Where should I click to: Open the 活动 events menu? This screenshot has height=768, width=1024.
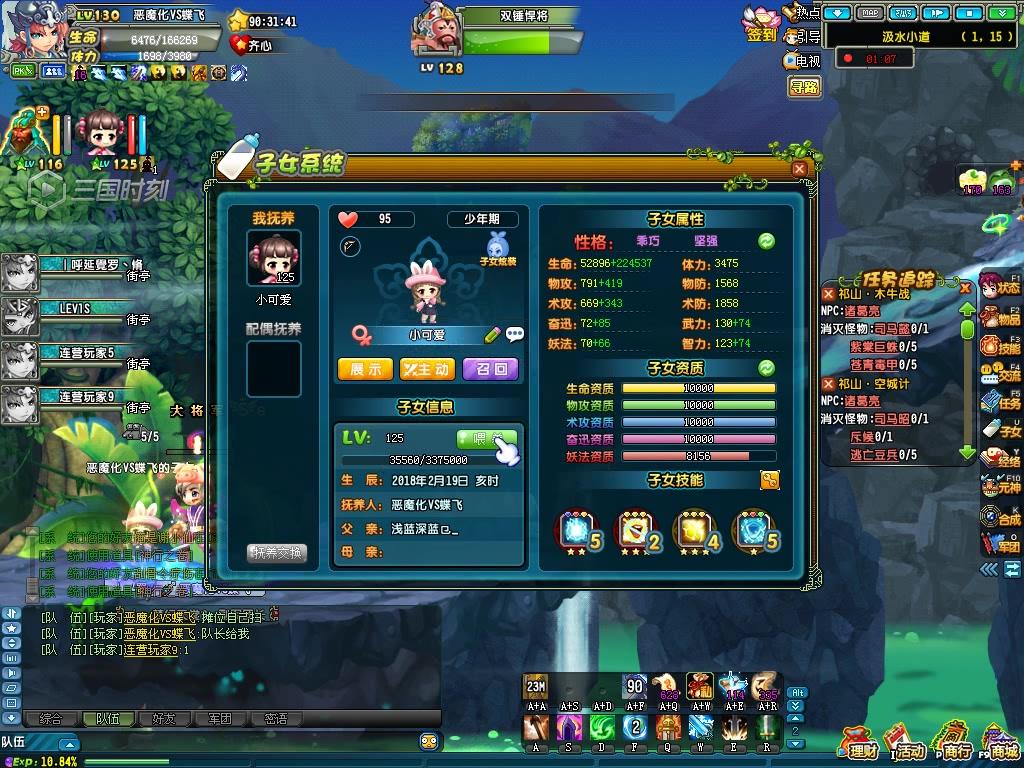click(907, 743)
